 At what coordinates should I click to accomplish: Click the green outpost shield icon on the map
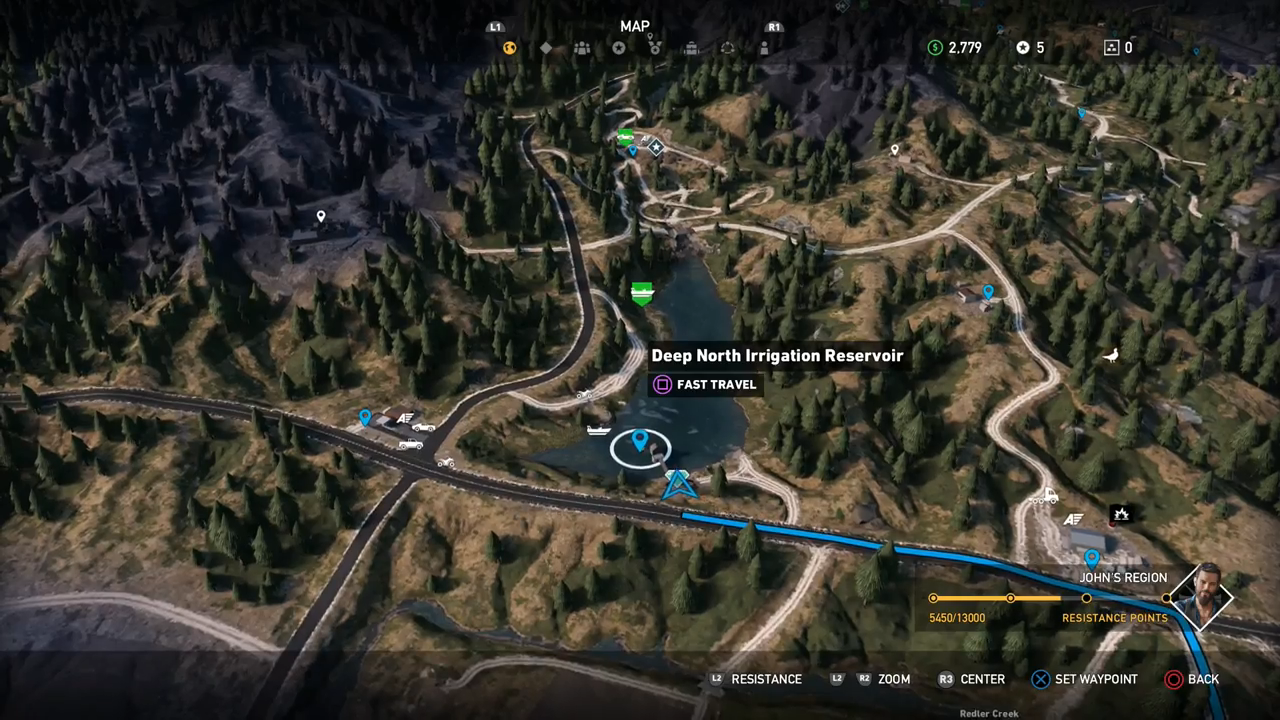(x=642, y=292)
